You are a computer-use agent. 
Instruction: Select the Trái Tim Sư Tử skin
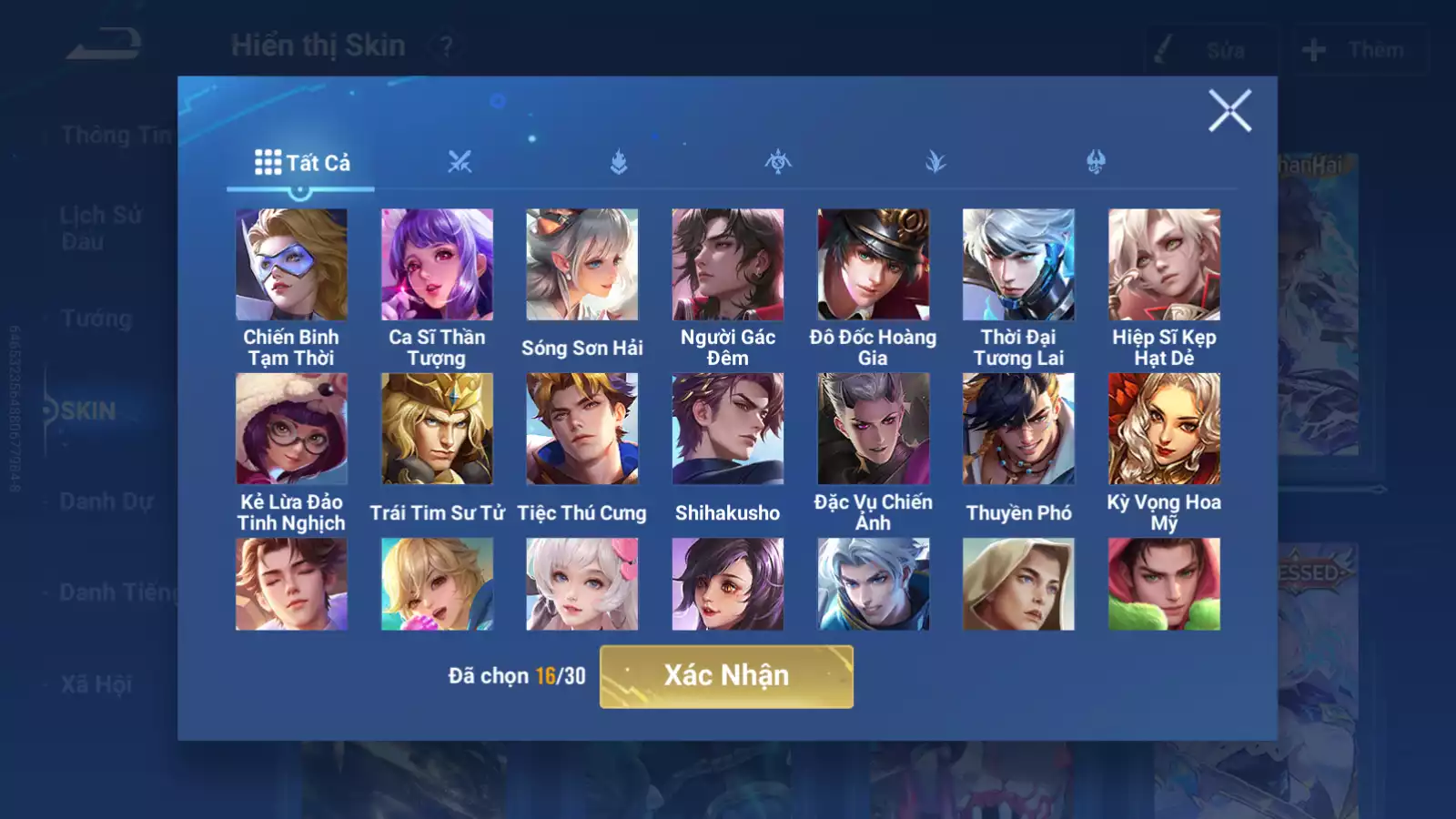coord(437,429)
